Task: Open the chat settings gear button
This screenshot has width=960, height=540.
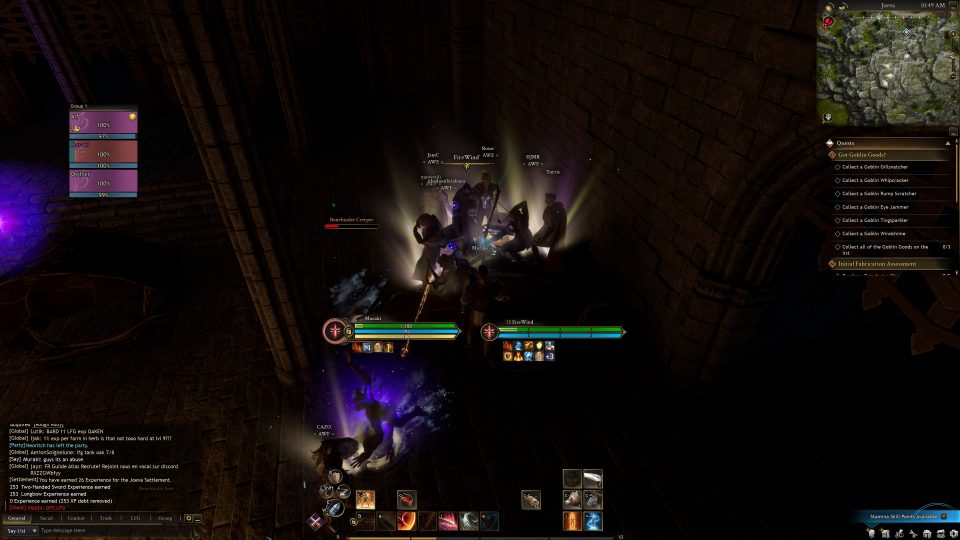Action: pos(188,518)
